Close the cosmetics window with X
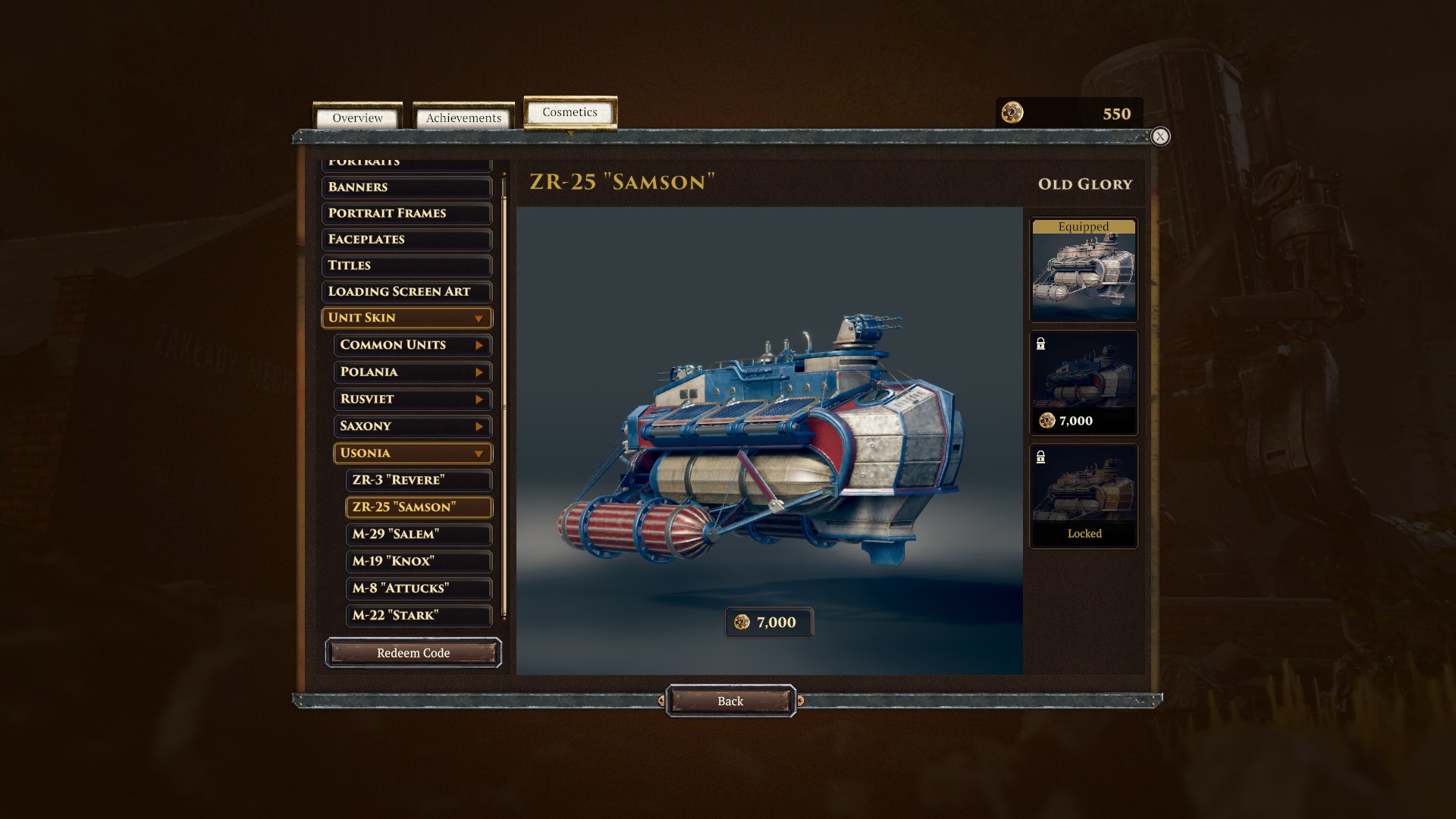 click(x=1159, y=136)
